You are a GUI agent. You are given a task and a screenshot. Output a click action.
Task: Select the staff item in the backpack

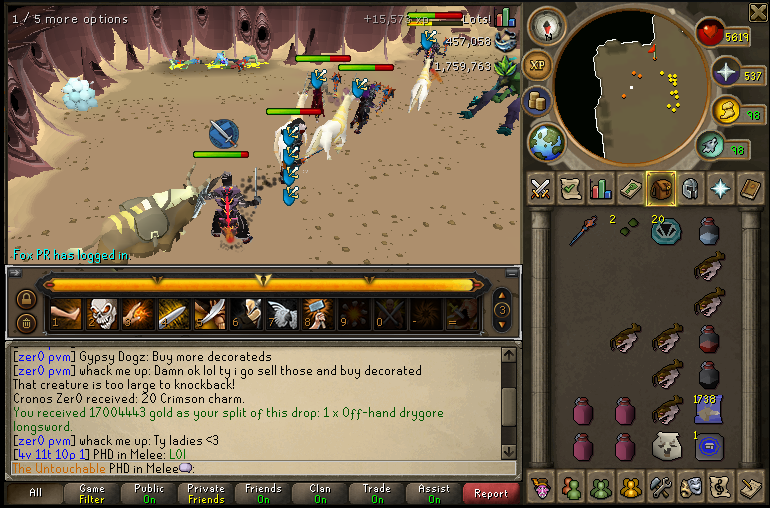[x=584, y=232]
